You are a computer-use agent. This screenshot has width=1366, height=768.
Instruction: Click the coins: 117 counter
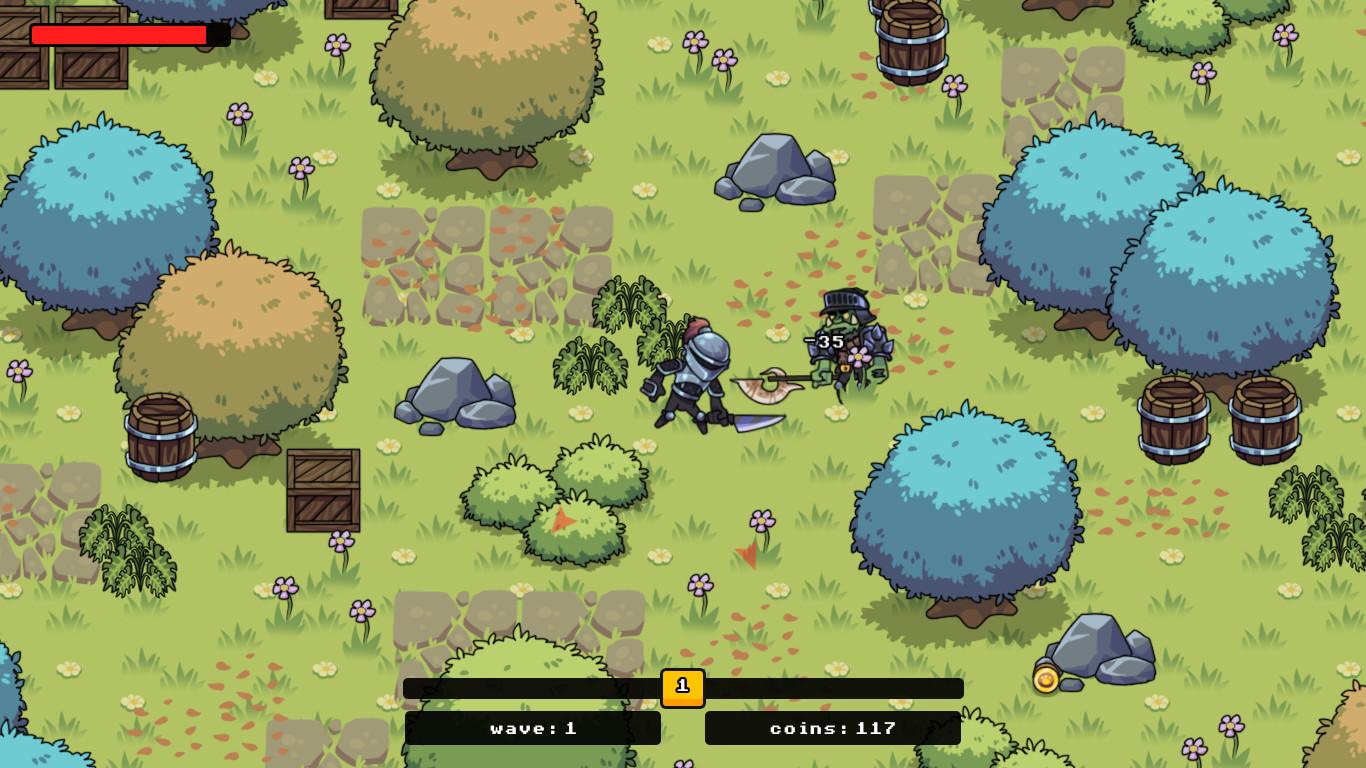tap(834, 729)
